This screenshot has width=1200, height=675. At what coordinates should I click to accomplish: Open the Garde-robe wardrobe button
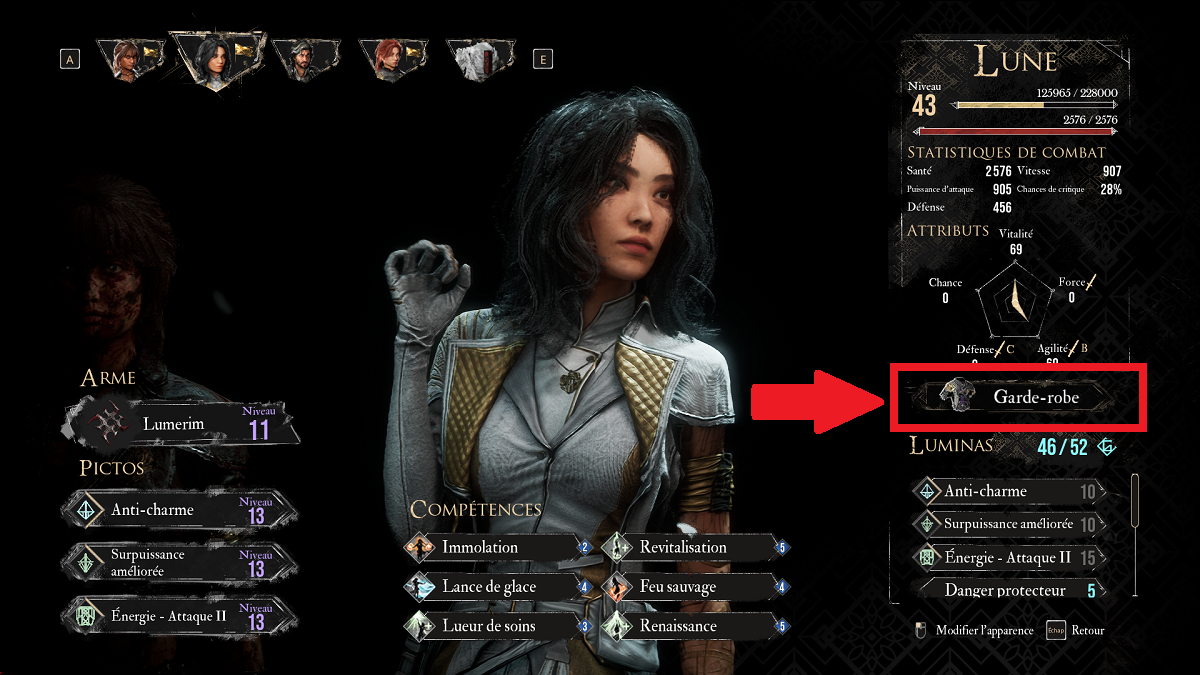tap(1016, 397)
